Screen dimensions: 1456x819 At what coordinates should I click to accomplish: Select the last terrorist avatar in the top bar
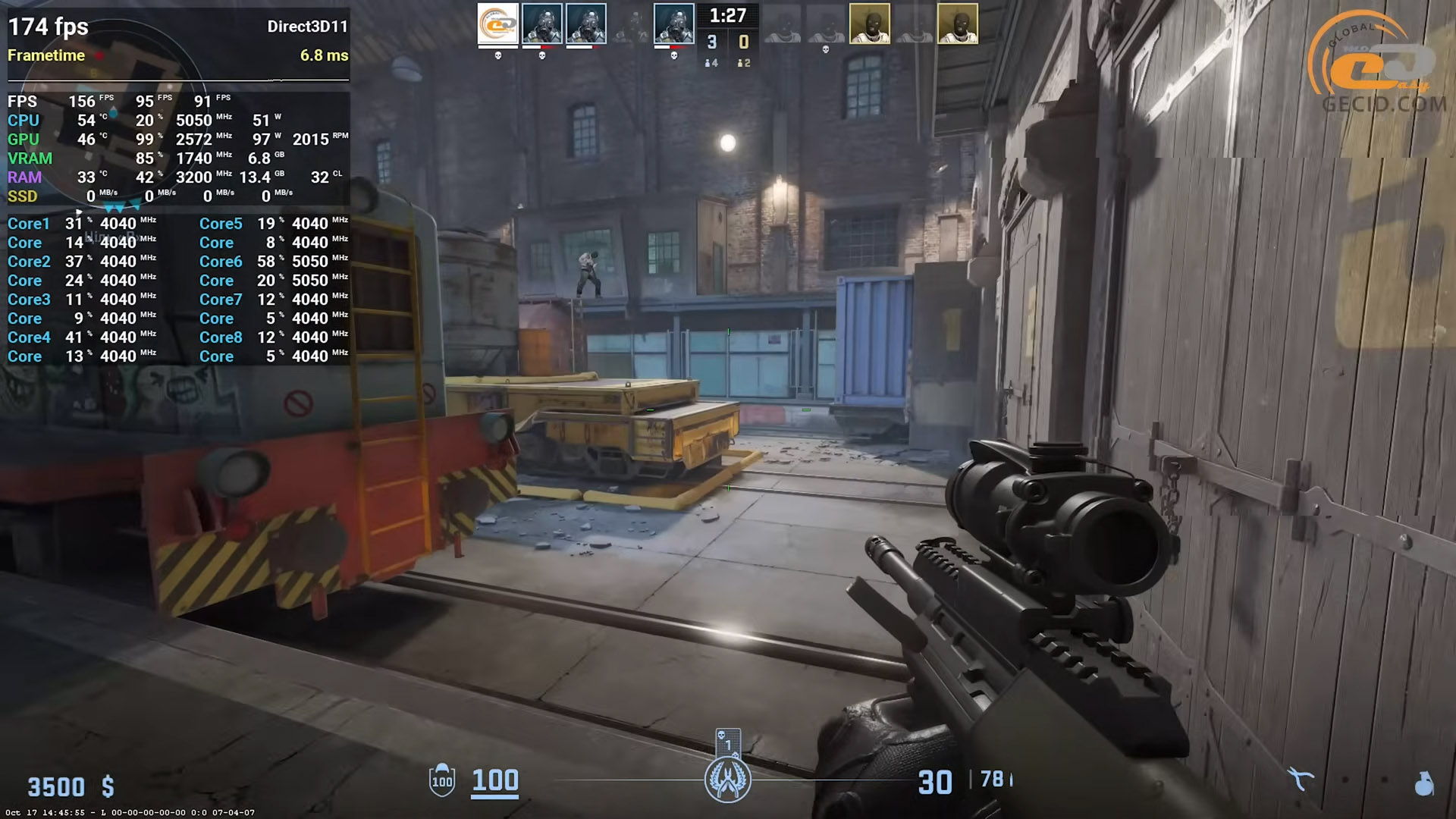coord(957,24)
